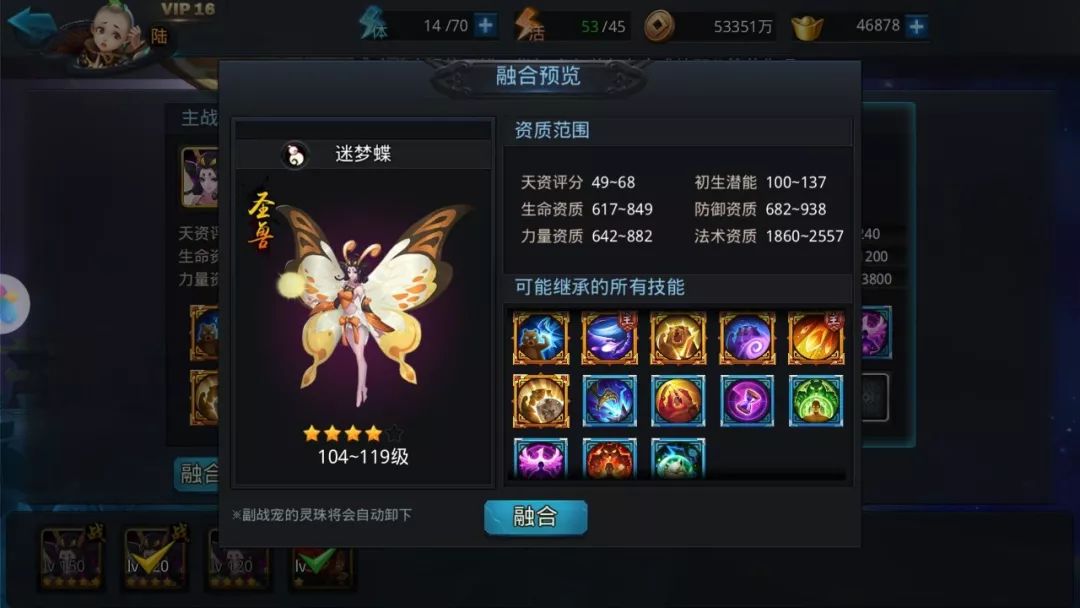View the red lava demon skill

[x=609, y=458]
